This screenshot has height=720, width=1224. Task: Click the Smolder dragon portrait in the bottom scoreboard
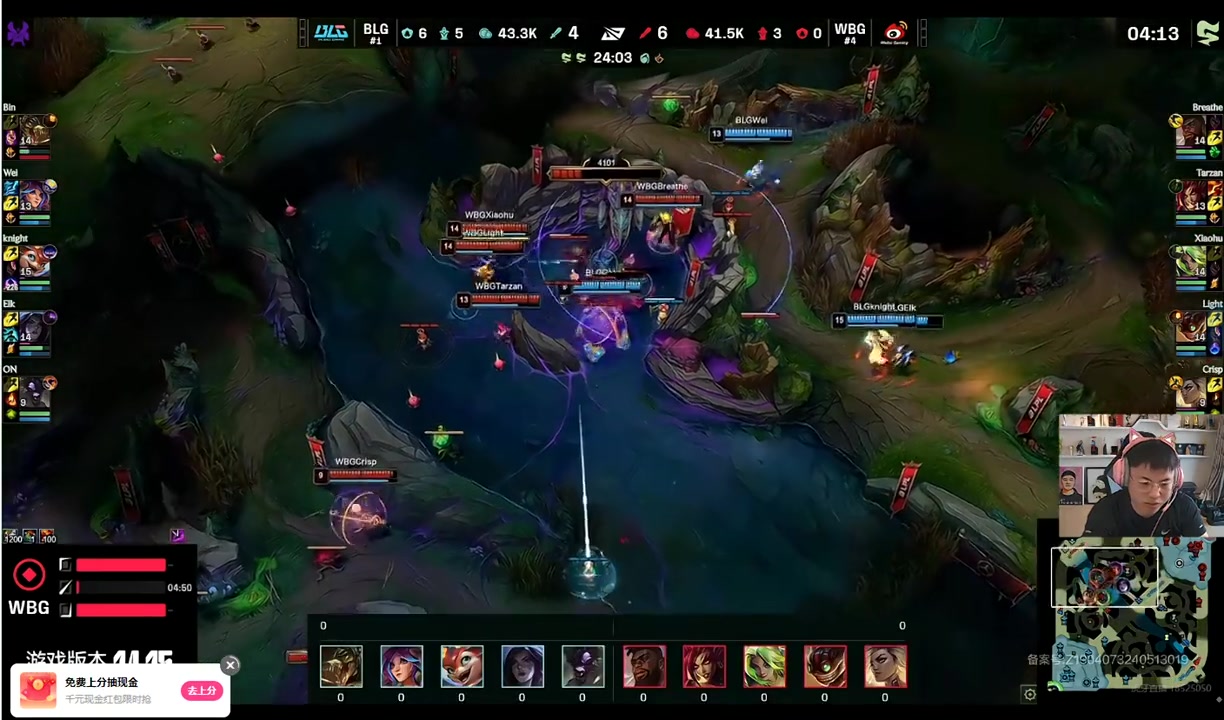tap(462, 666)
